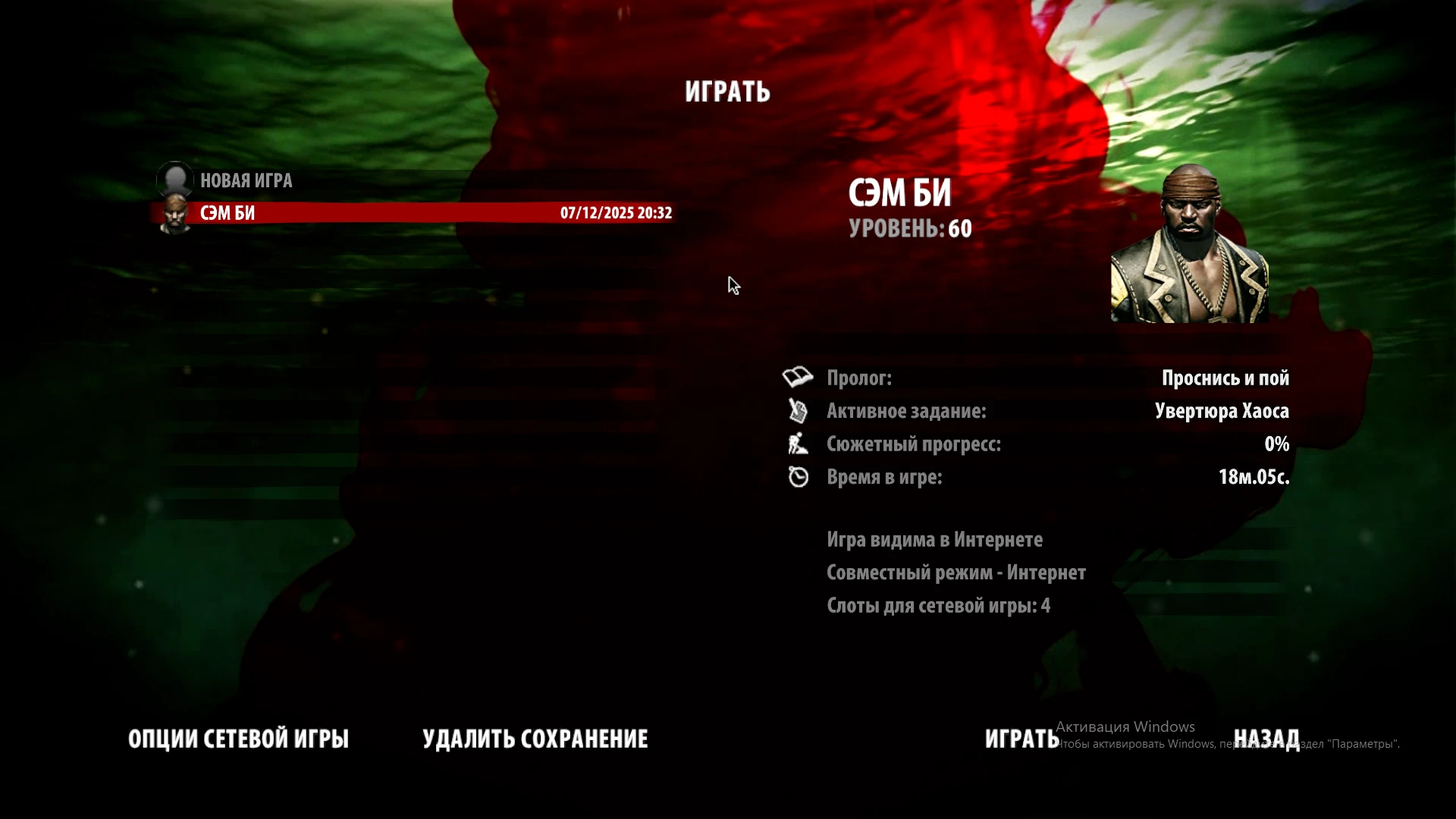Toggle co-op mode Совместный режим - Интернет
1456x819 pixels.
click(957, 573)
